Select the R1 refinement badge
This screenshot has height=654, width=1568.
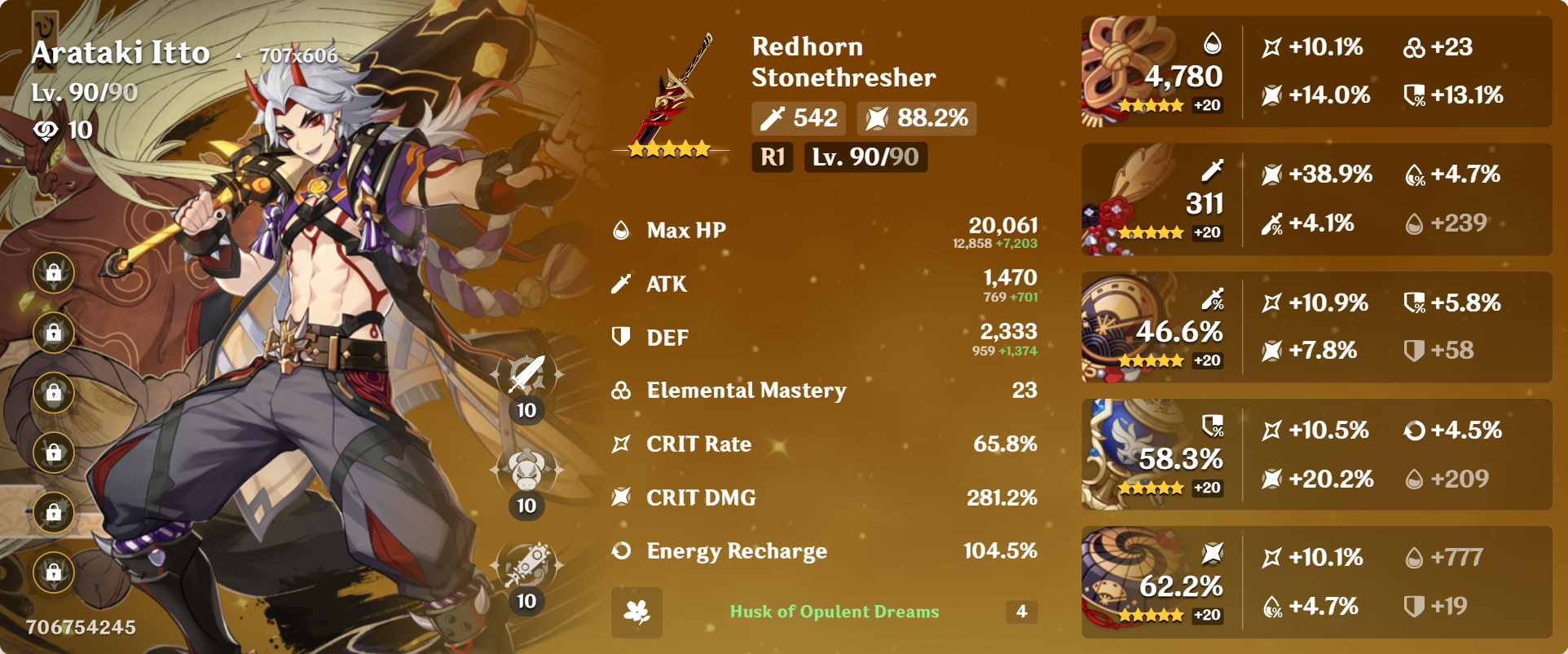tap(771, 157)
